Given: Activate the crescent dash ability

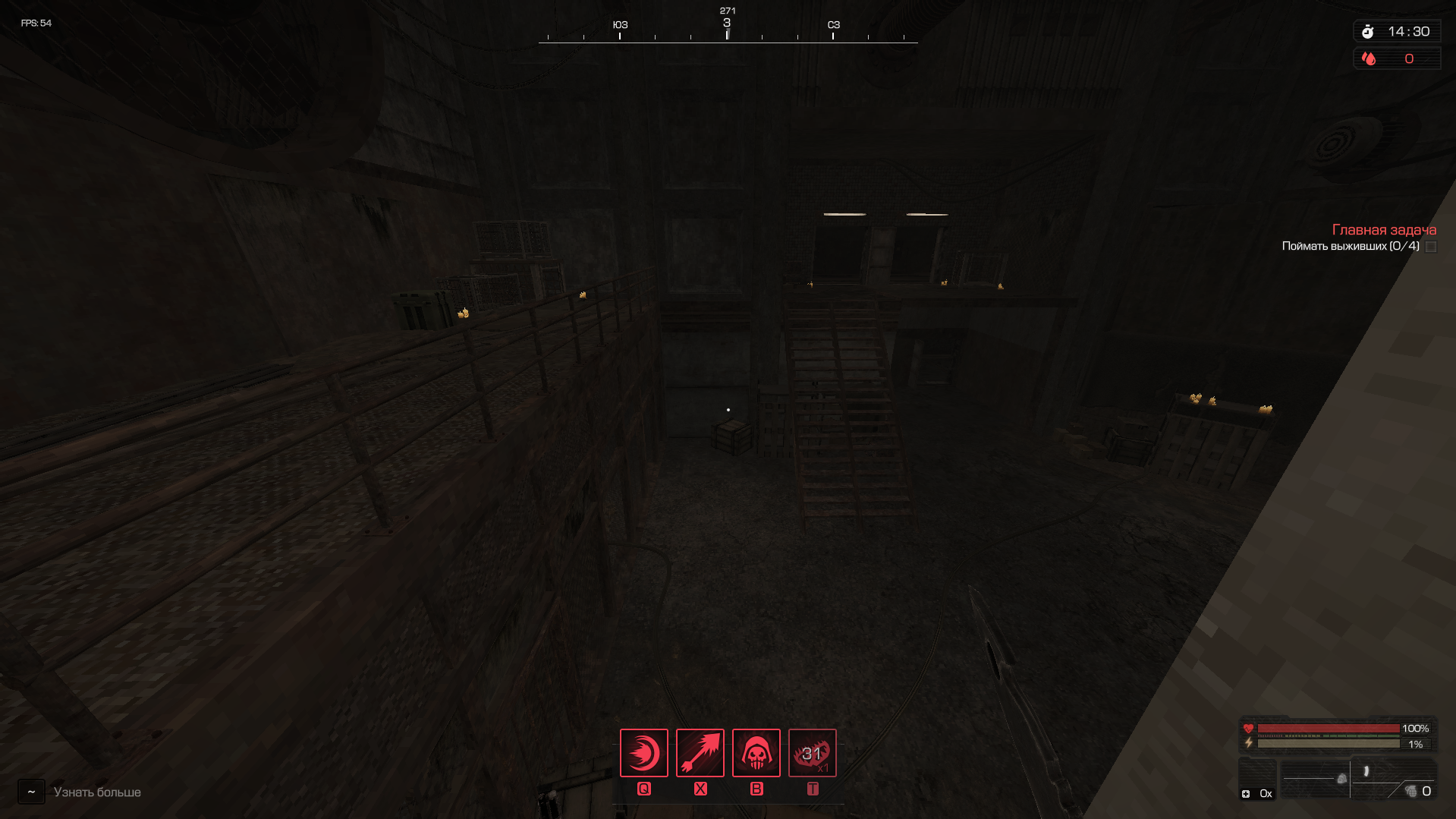Looking at the screenshot, I should point(643,753).
